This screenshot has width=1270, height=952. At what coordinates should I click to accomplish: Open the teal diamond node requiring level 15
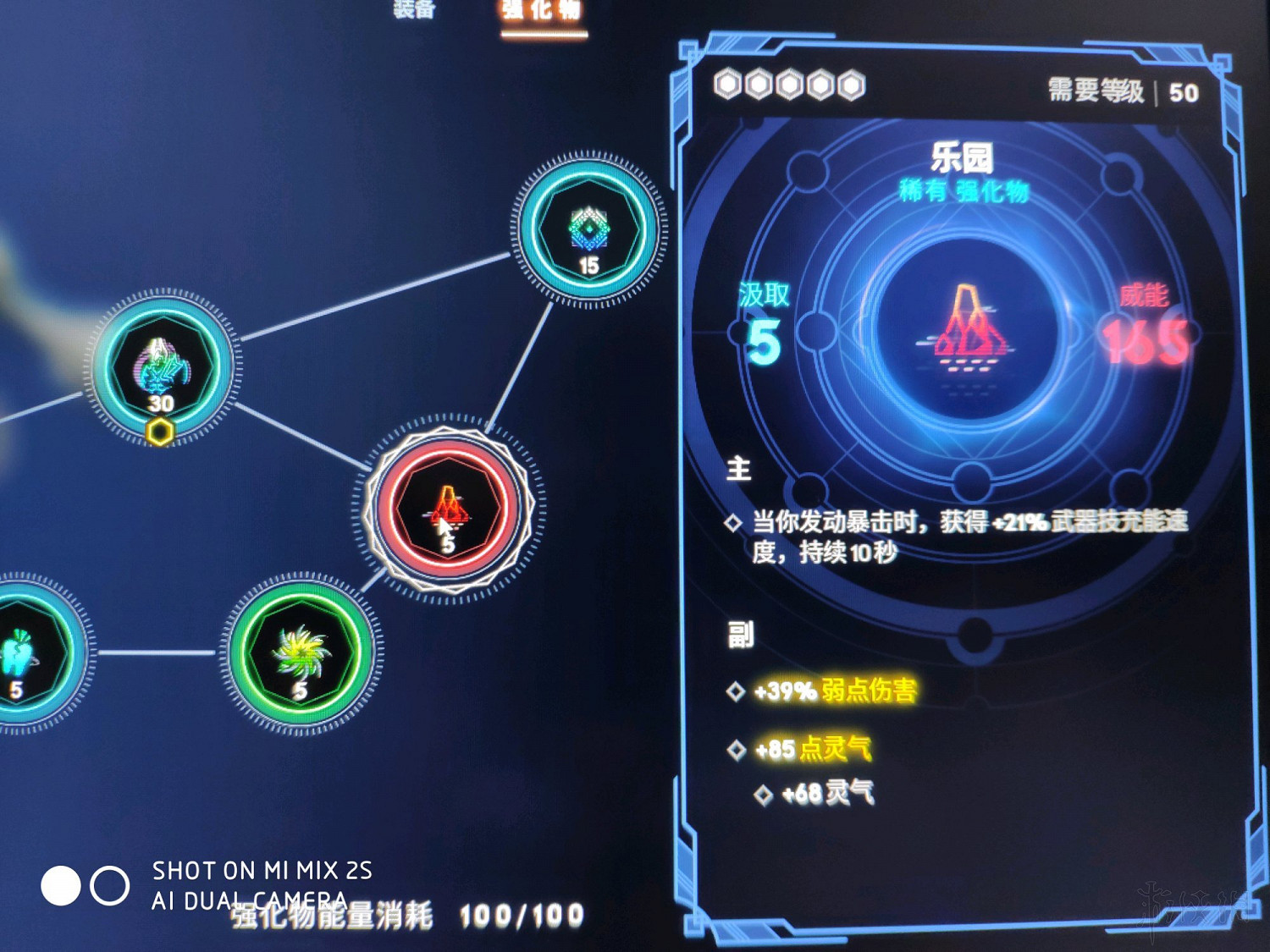tap(587, 230)
